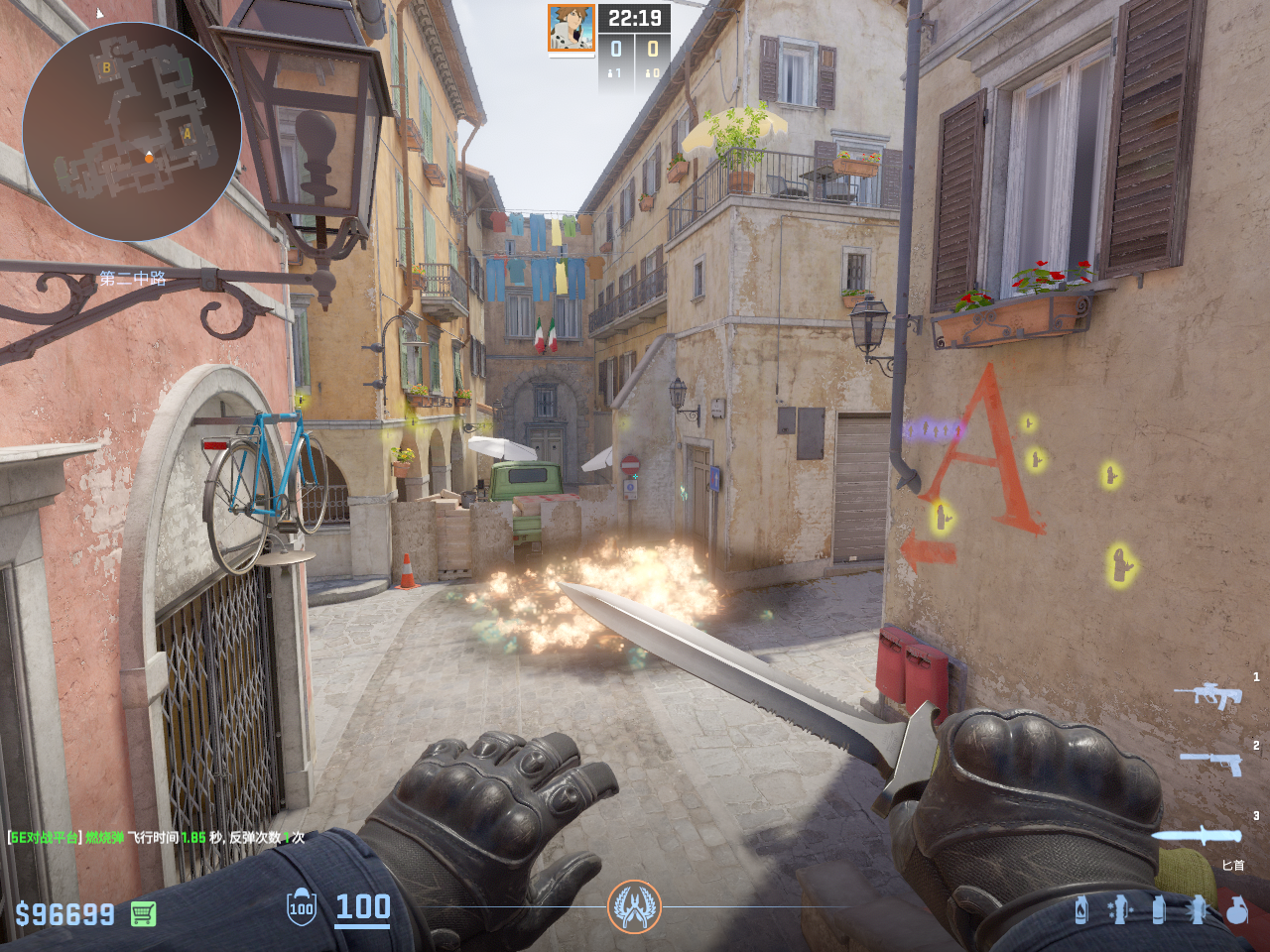Viewport: 1270px width, 952px height.
Task: Open the green shopping cart buy menu
Action: (143, 914)
